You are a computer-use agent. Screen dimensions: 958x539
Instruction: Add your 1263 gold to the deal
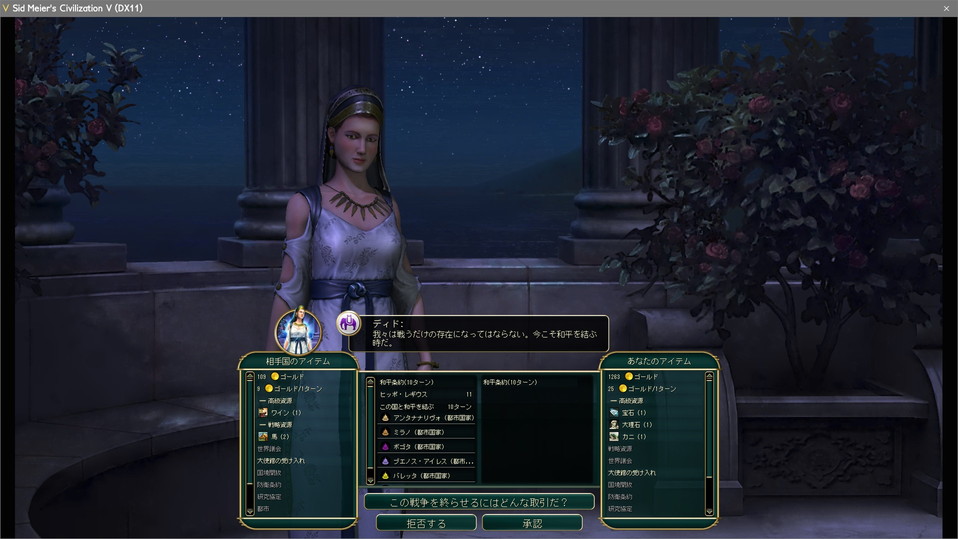tap(639, 377)
